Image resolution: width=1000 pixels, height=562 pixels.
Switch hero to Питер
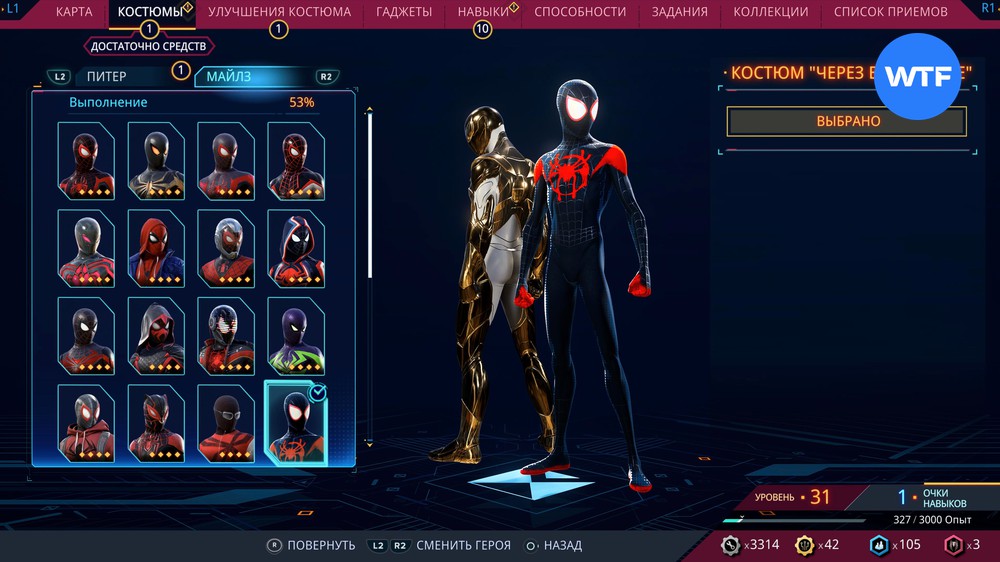tap(107, 76)
